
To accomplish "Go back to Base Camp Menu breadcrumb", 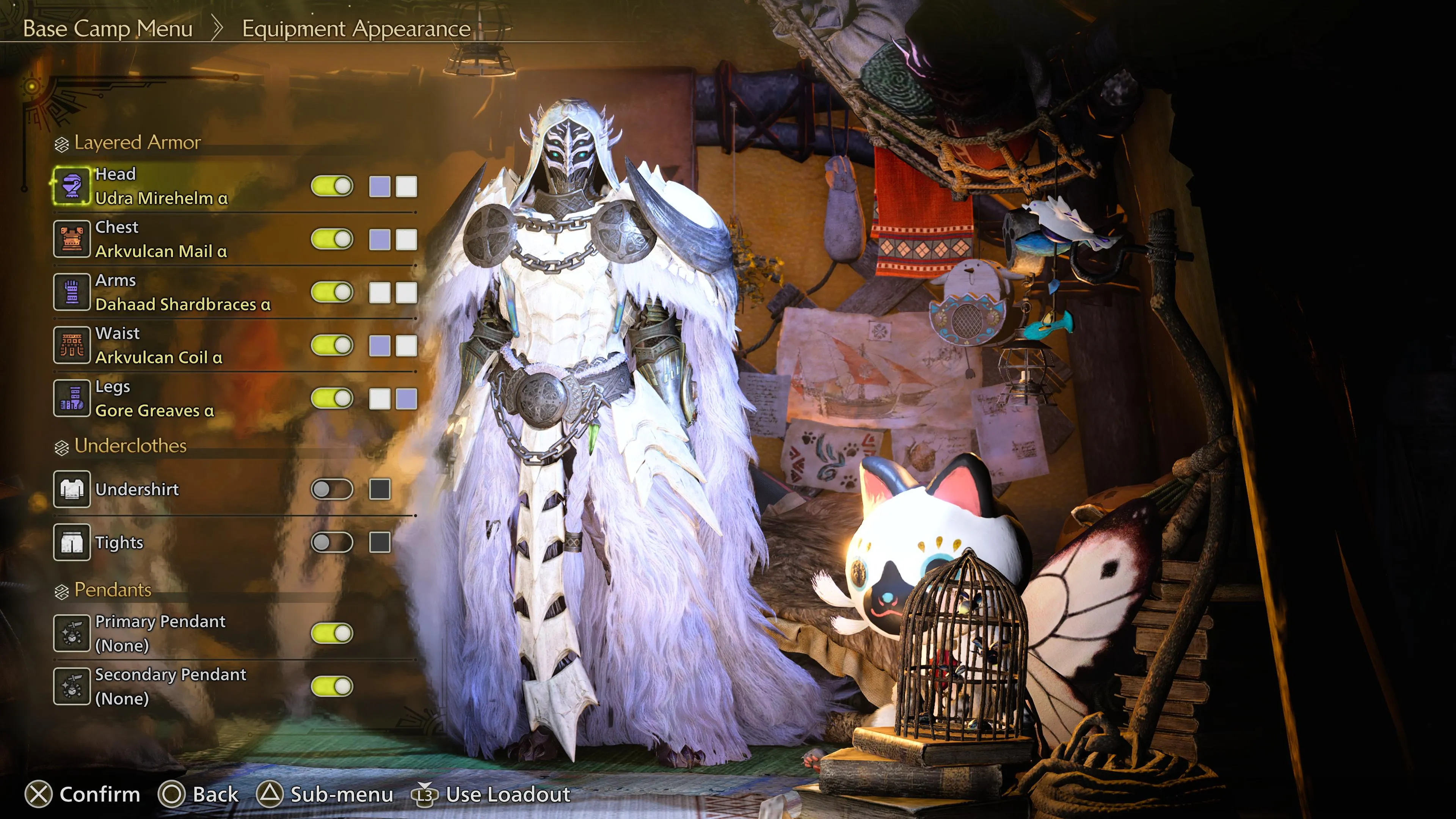I will click(x=108, y=28).
